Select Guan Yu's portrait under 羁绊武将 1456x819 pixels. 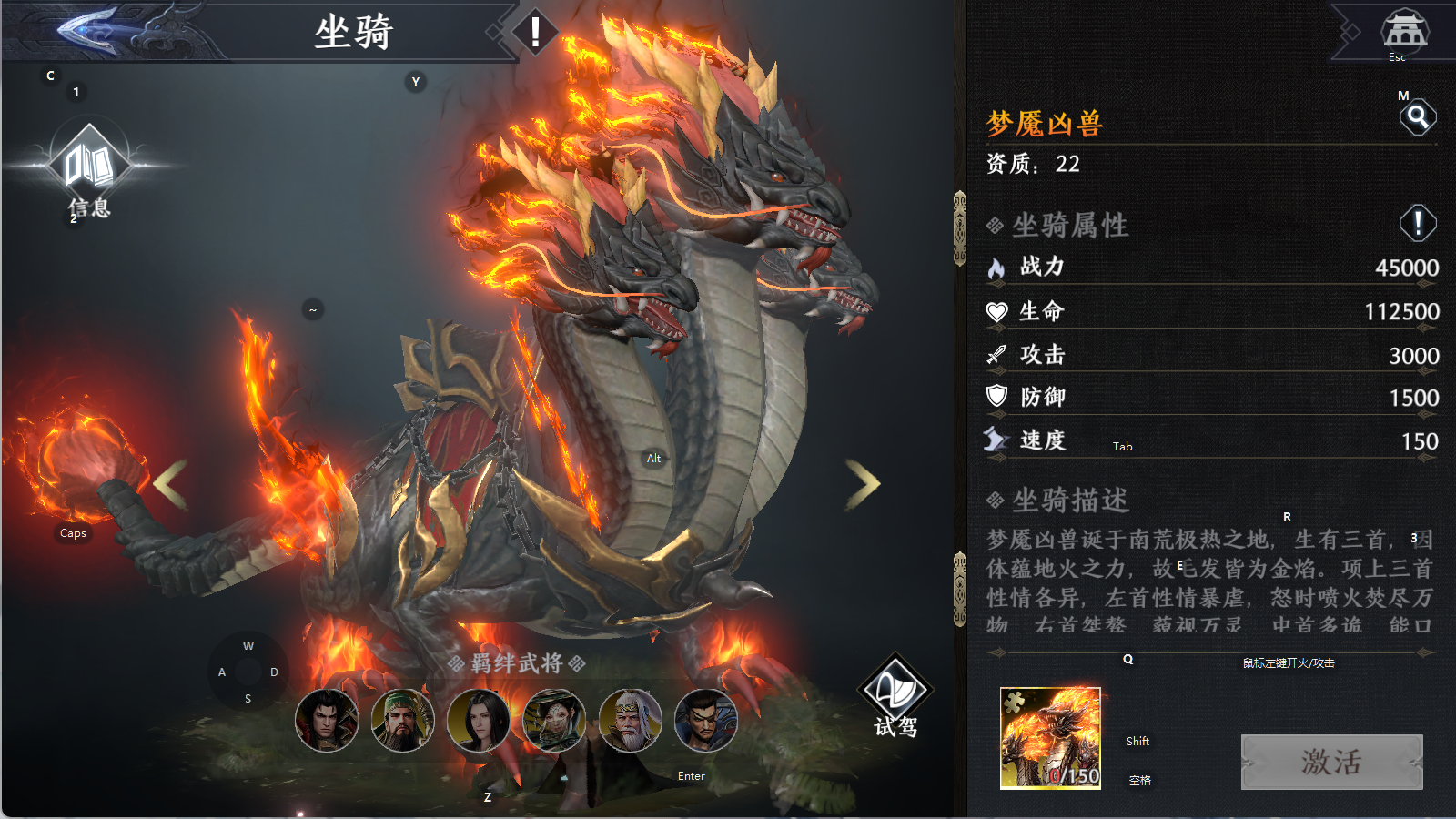[403, 721]
